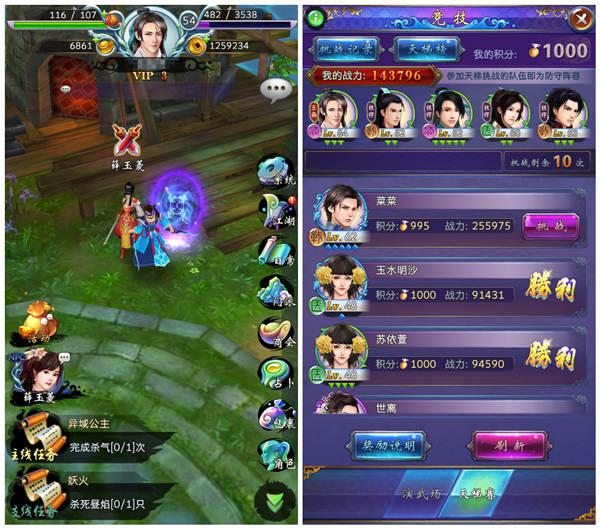Challenge opponent 菜菜 with 挑战 button

click(x=551, y=226)
